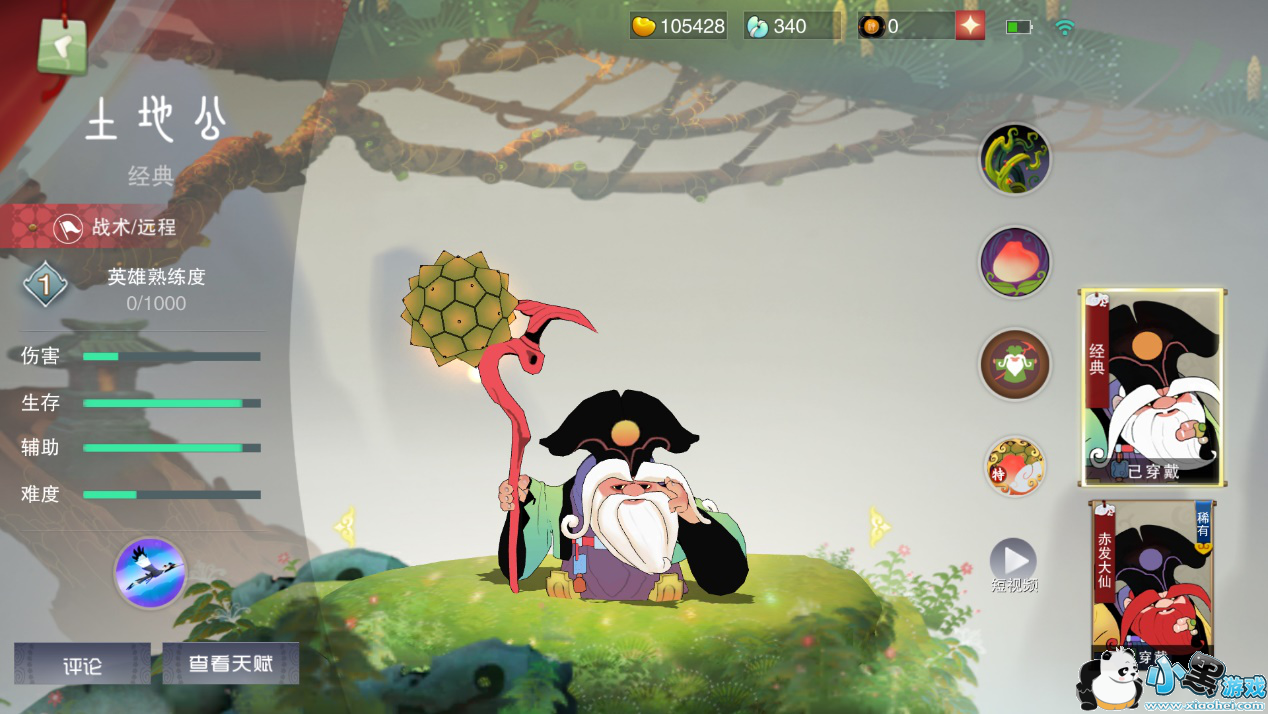
Task: Switch to next hero with right arrow
Action: [x=880, y=525]
